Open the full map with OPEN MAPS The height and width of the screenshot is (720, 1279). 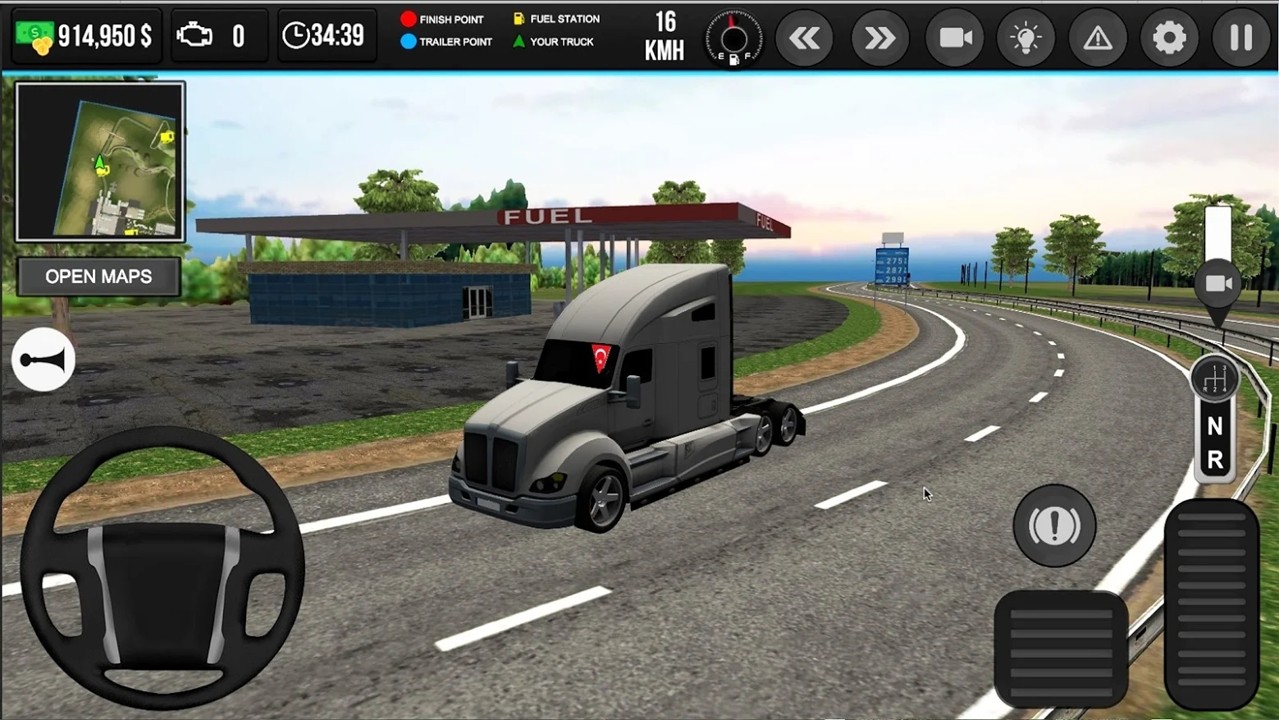tap(98, 276)
